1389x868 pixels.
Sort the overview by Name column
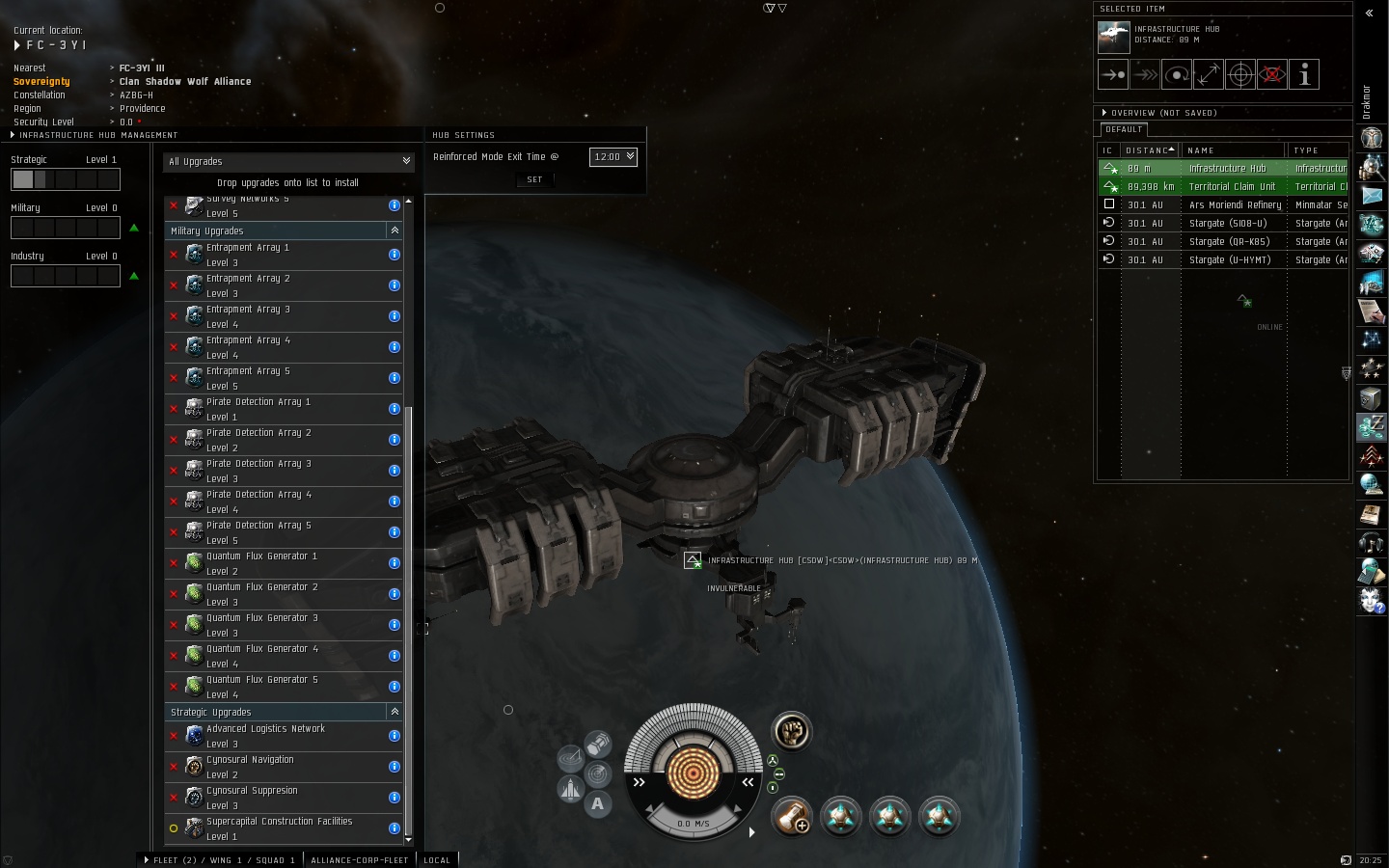point(1233,150)
